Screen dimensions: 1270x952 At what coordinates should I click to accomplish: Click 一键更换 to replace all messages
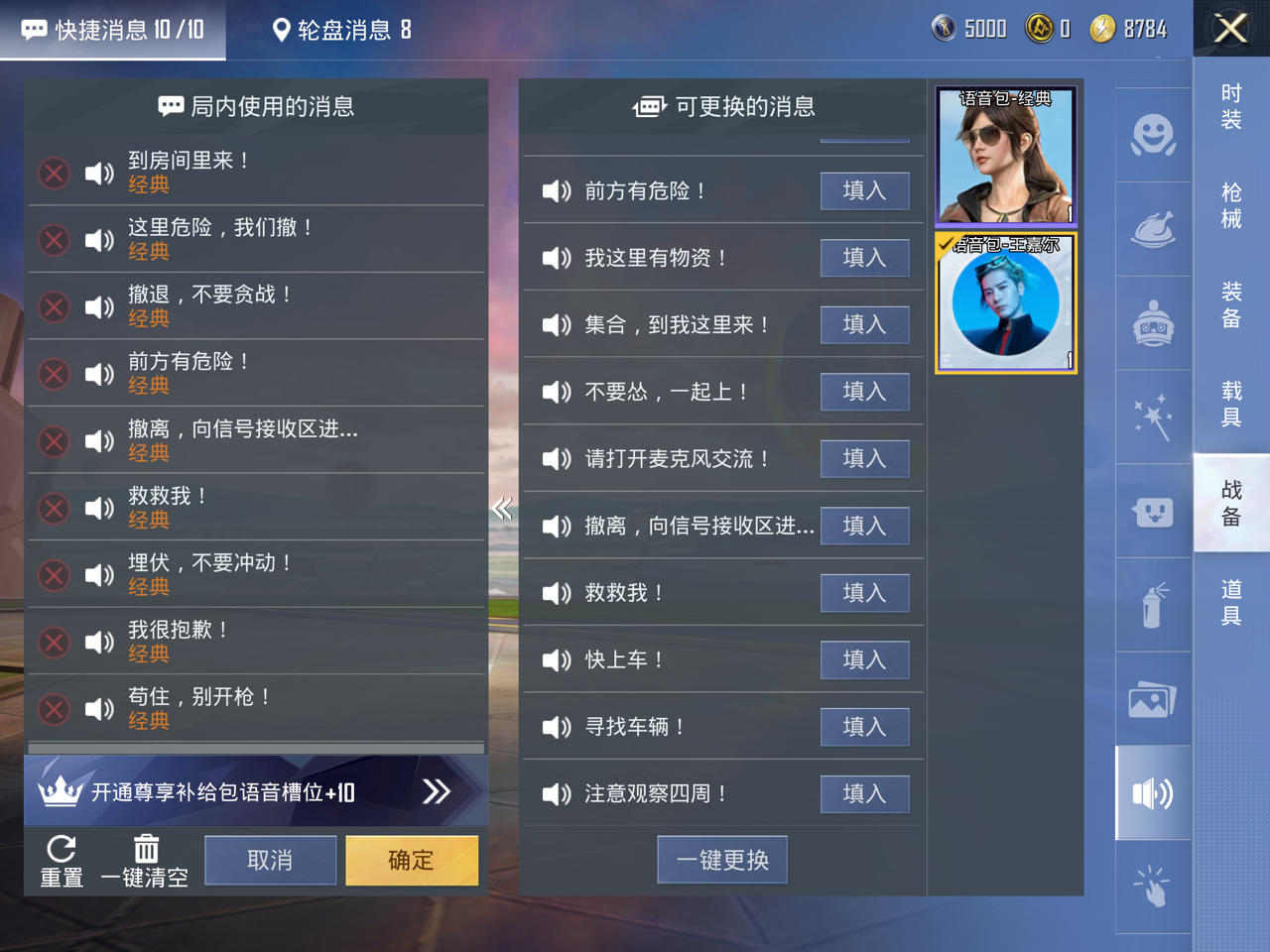click(722, 859)
